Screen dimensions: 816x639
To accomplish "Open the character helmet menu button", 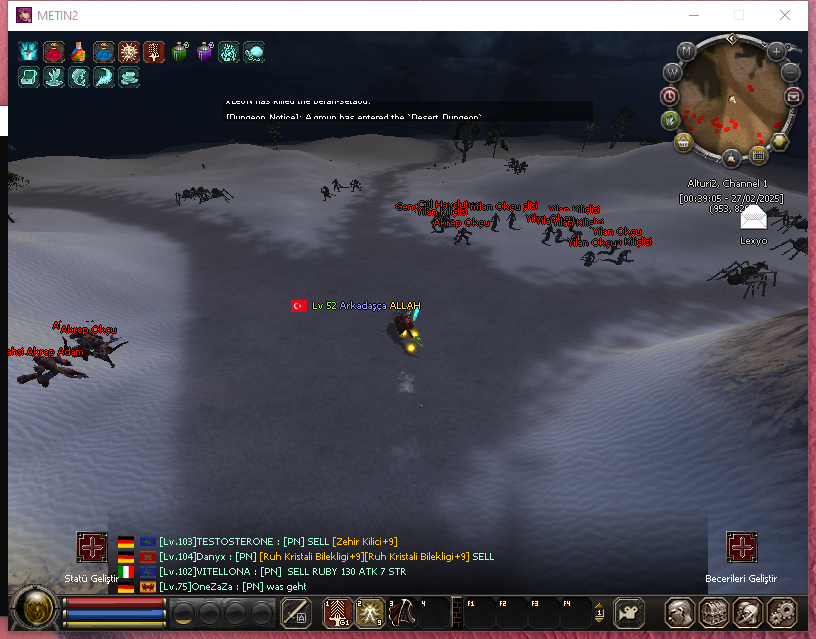I will coord(681,611).
